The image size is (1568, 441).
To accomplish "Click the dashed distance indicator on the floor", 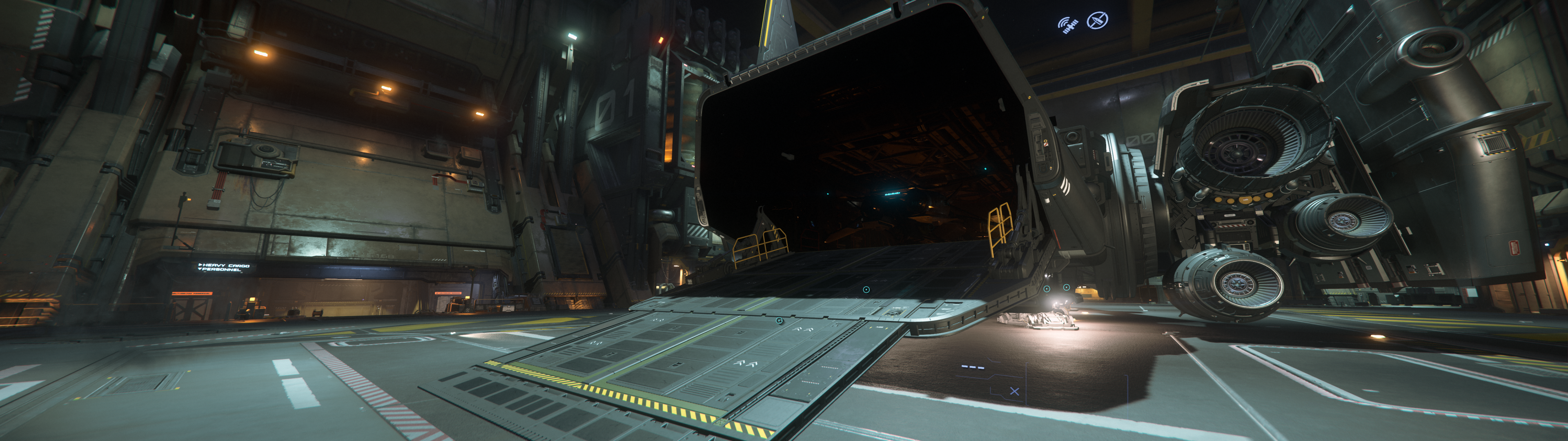I will [973, 367].
